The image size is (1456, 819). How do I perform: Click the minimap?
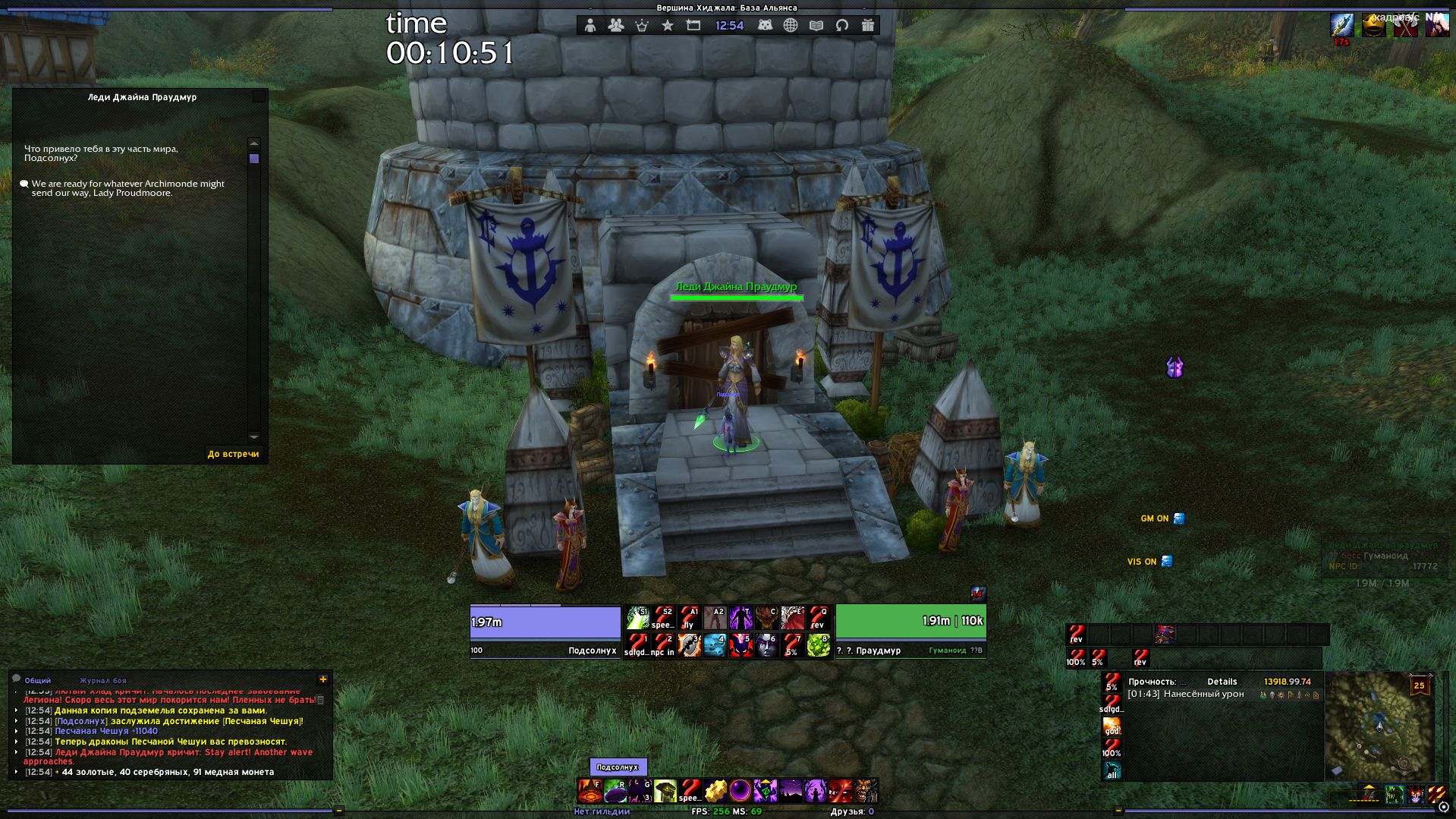point(1379,726)
